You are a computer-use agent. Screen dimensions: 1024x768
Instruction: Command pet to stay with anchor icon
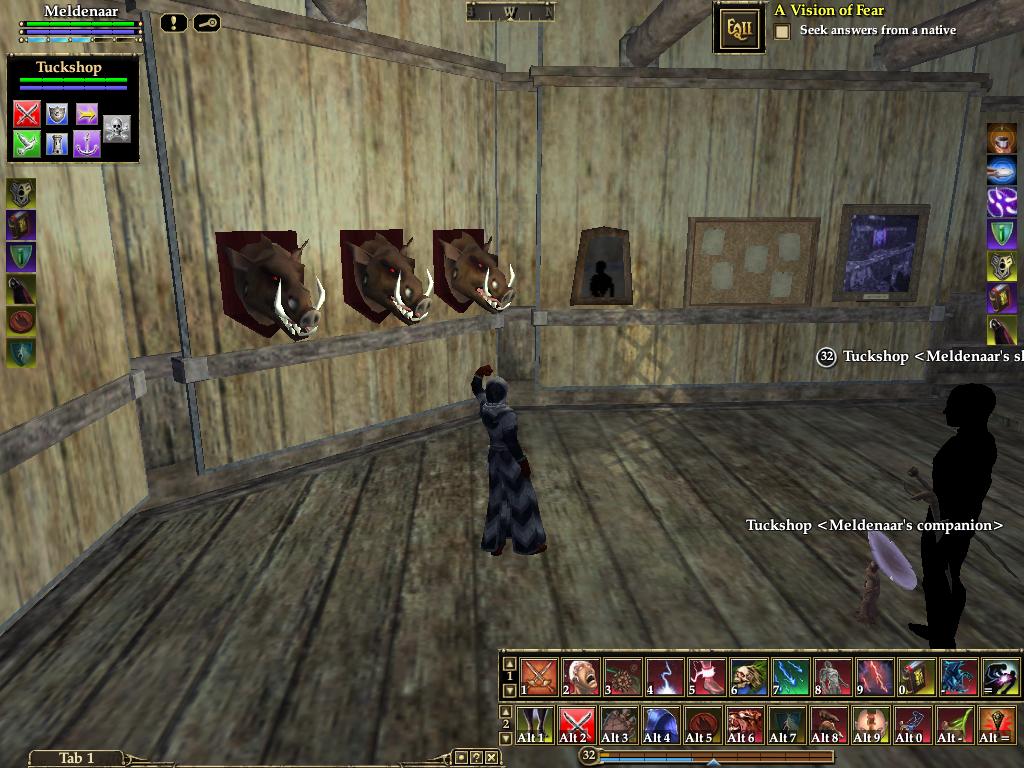pyautogui.click(x=87, y=144)
